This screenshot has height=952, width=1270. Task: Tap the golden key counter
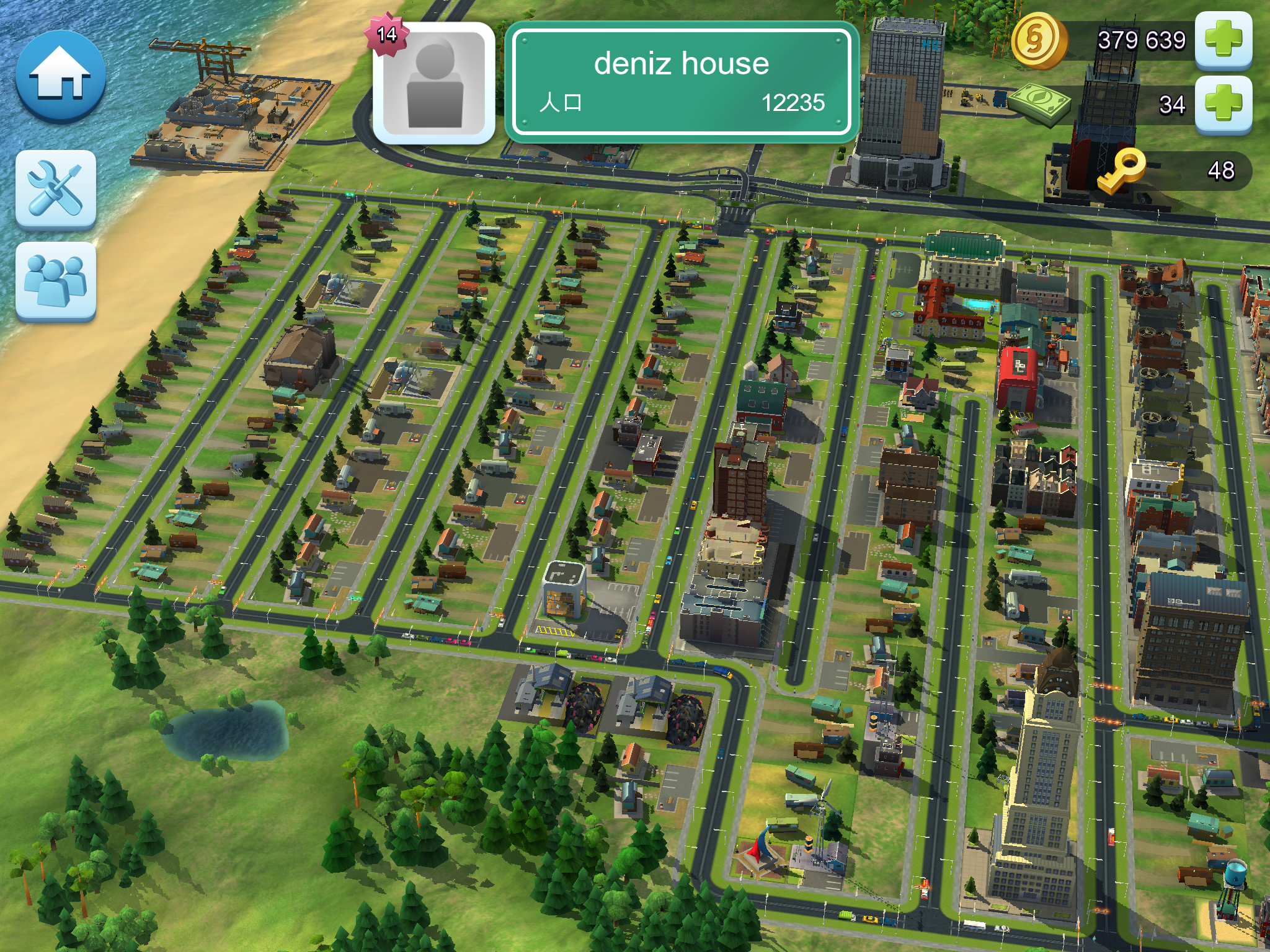tap(1172, 170)
